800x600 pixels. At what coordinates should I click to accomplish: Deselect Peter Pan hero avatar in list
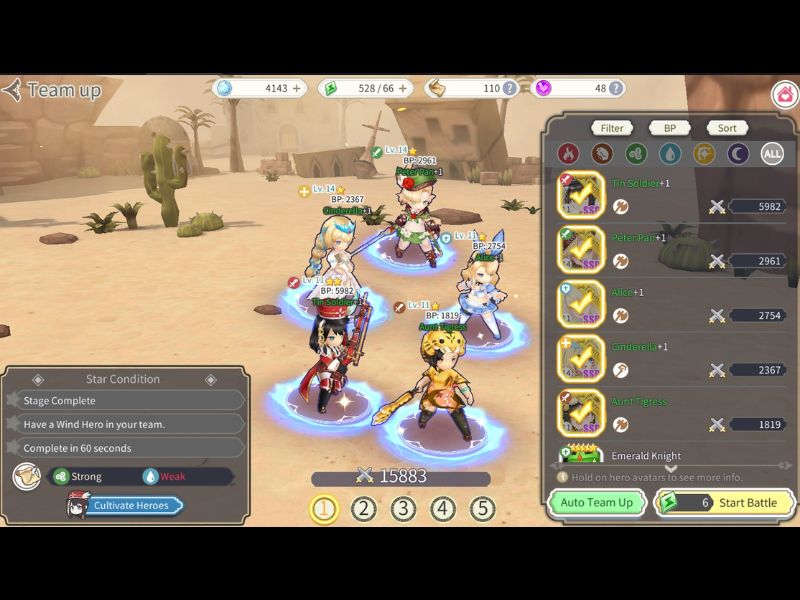pyautogui.click(x=581, y=249)
